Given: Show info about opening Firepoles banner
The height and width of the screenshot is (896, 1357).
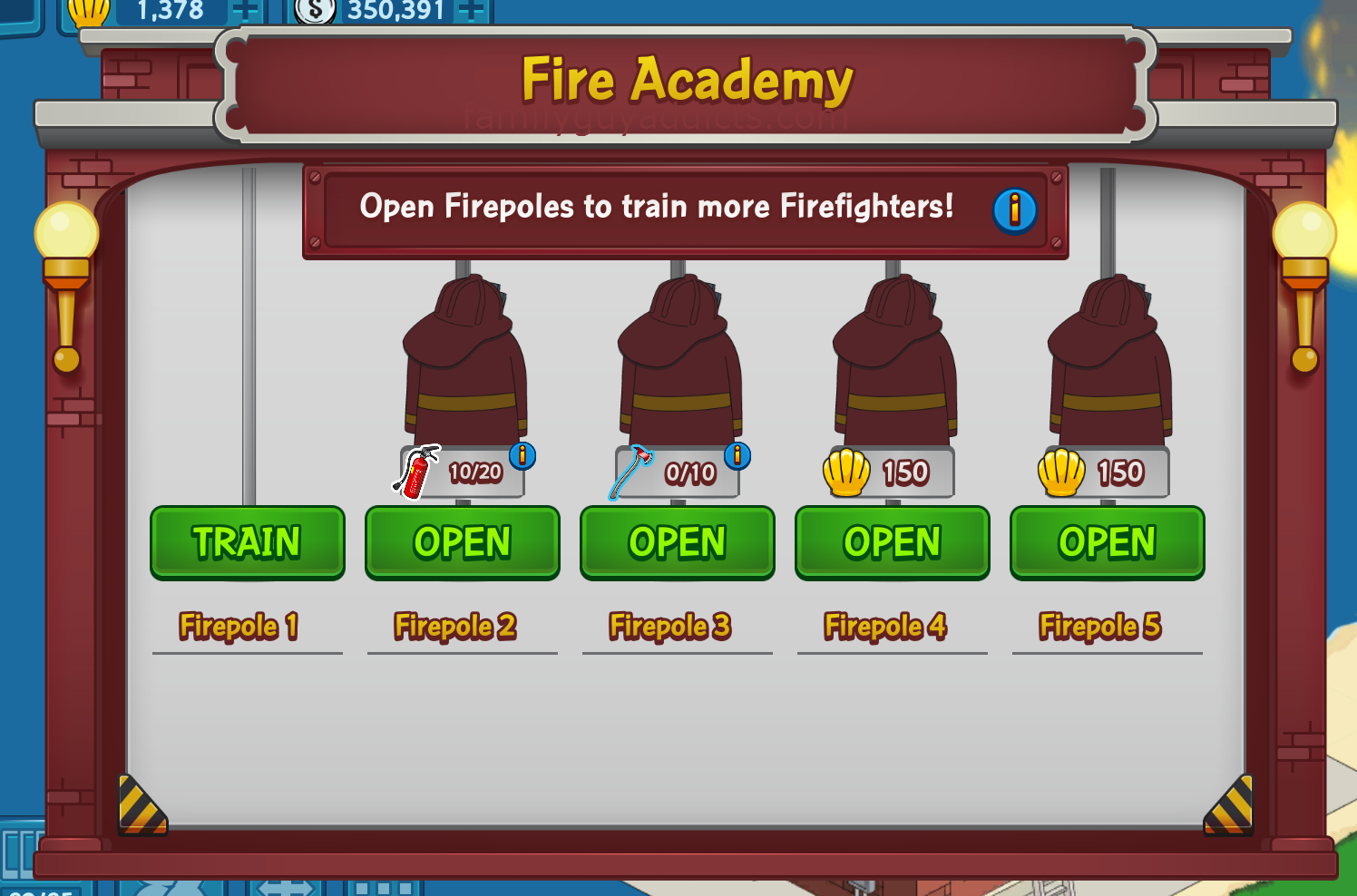Looking at the screenshot, I should coord(1014,210).
